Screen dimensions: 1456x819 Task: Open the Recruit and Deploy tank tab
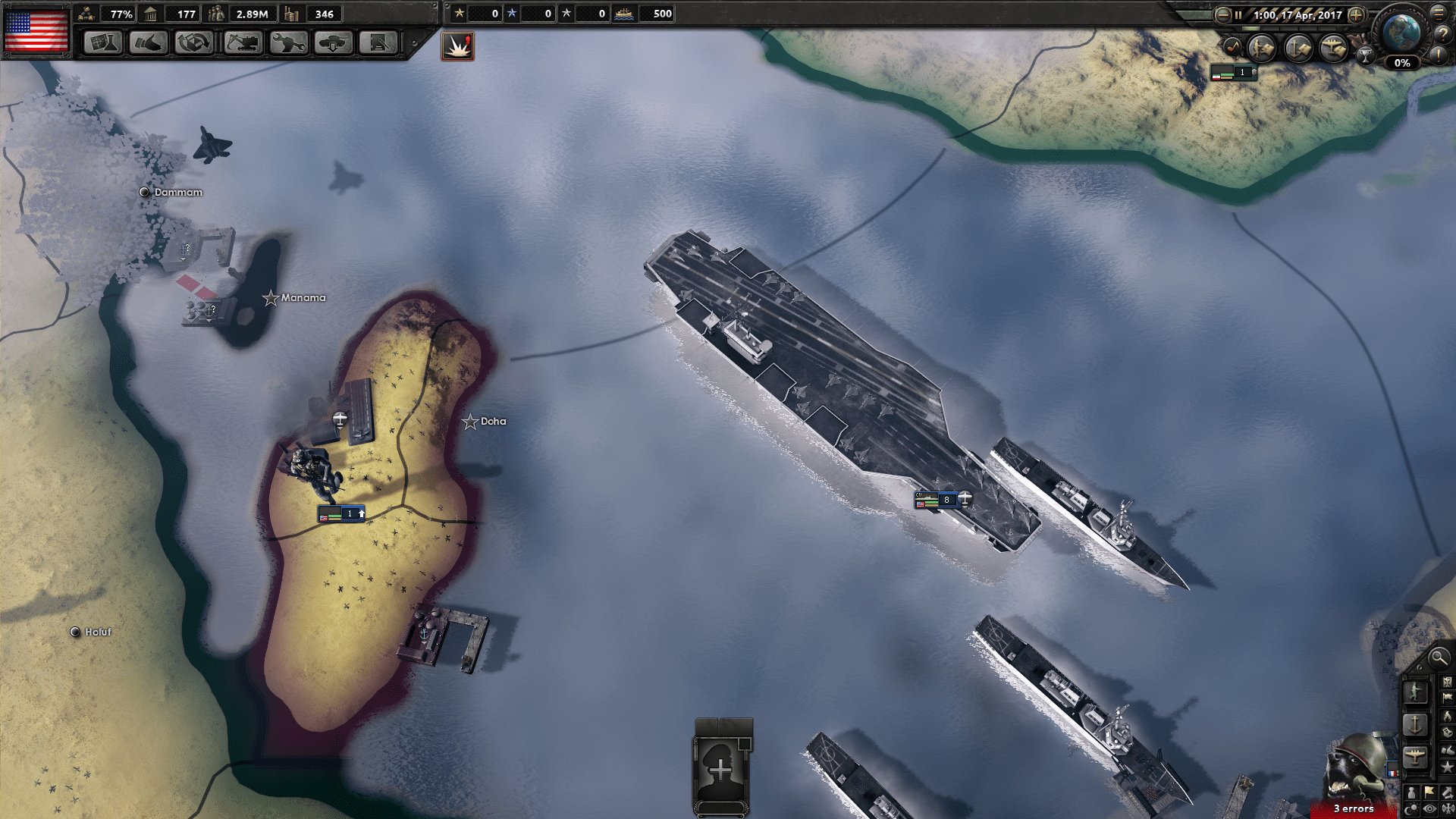pos(333,42)
